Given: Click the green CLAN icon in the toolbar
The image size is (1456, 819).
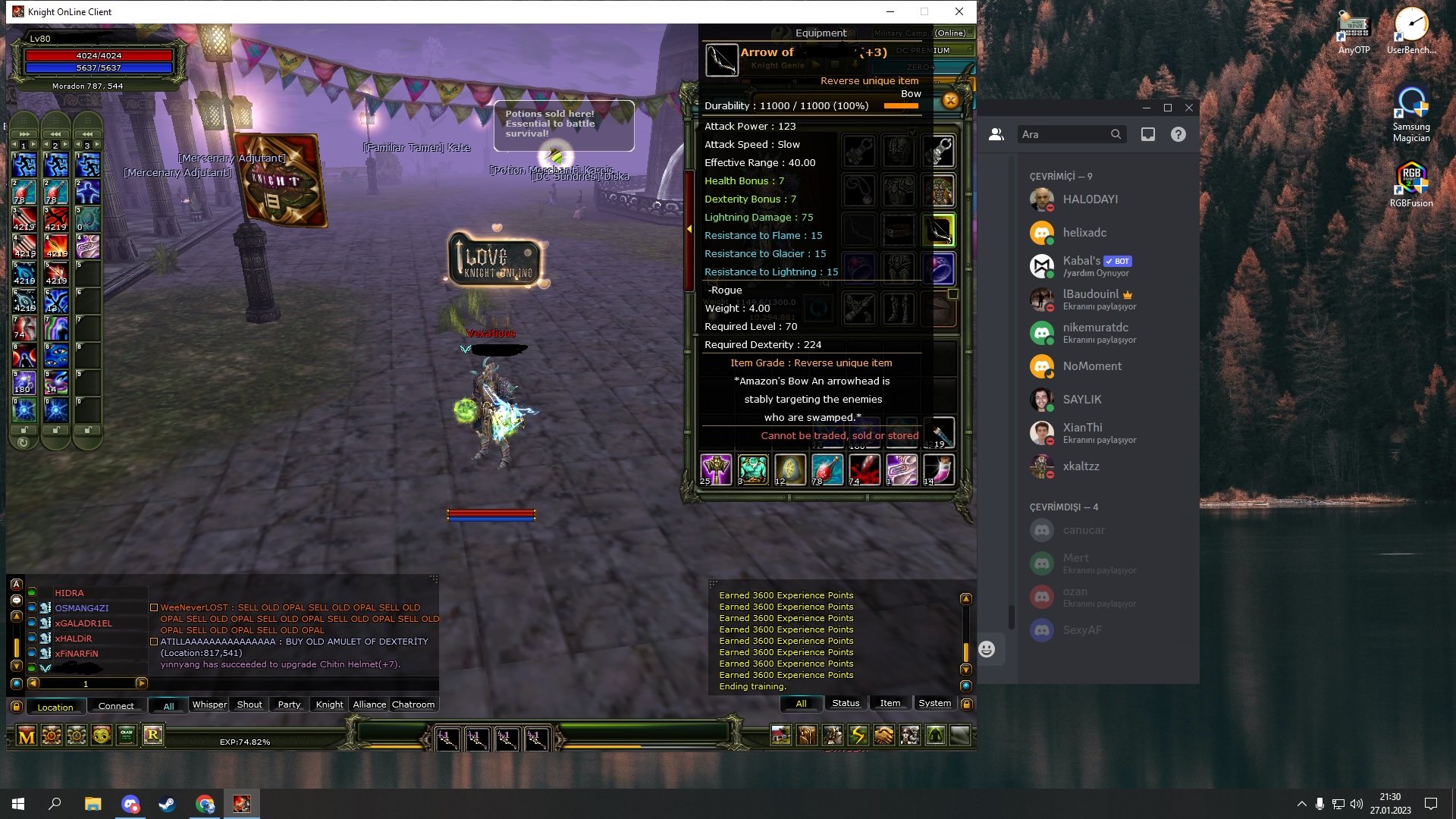Looking at the screenshot, I should 127,735.
